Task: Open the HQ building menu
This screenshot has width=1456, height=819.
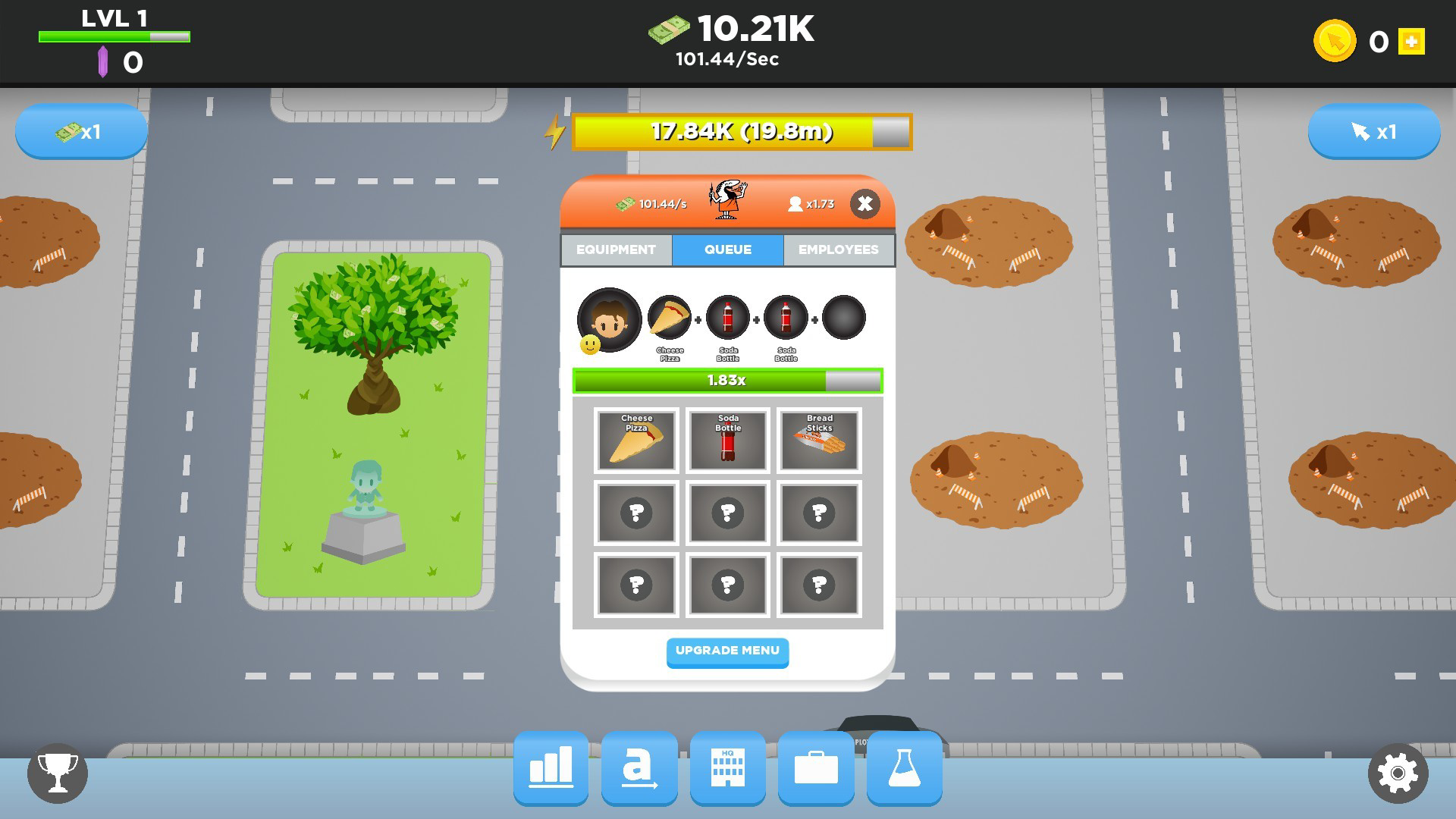Action: point(727,769)
